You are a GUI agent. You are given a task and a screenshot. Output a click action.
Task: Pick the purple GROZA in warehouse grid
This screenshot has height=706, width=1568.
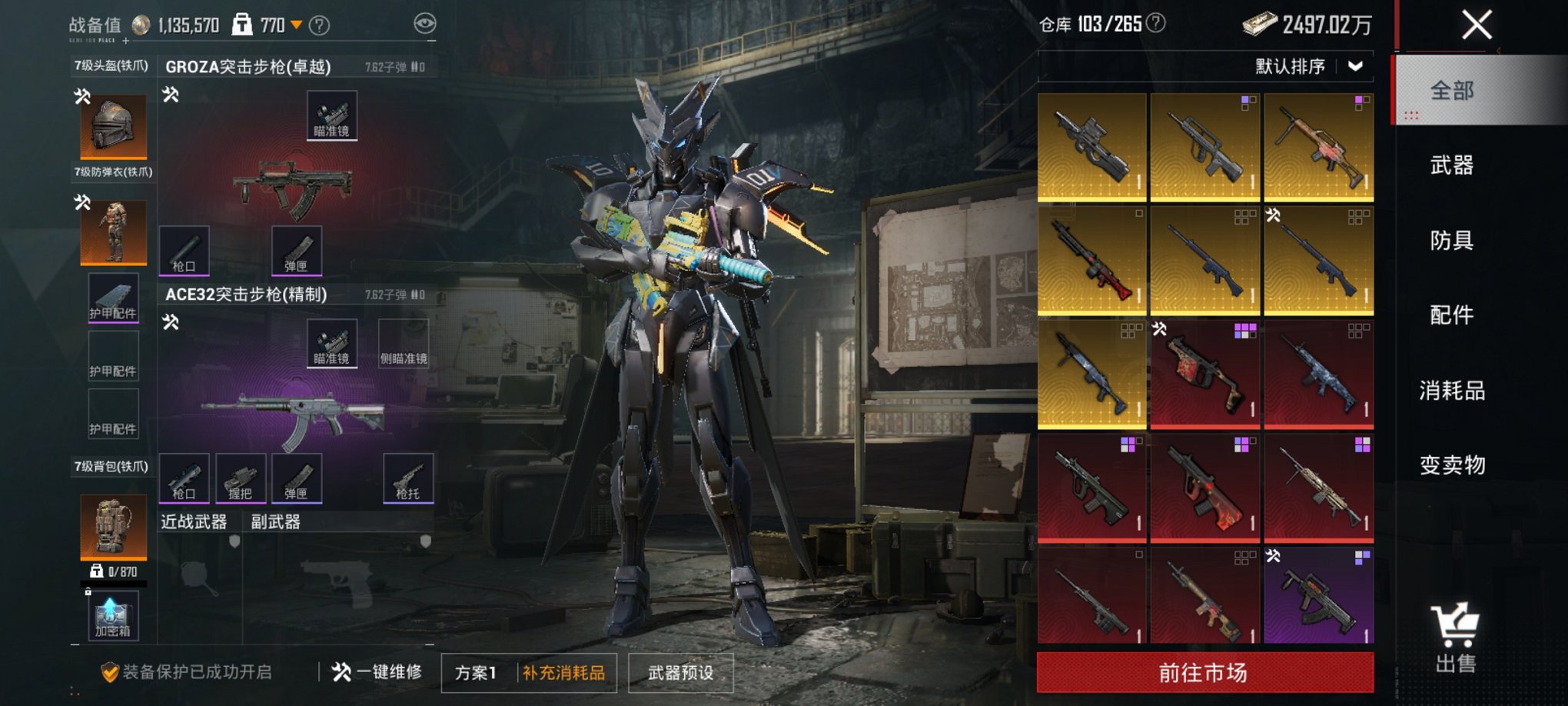[x=1318, y=596]
